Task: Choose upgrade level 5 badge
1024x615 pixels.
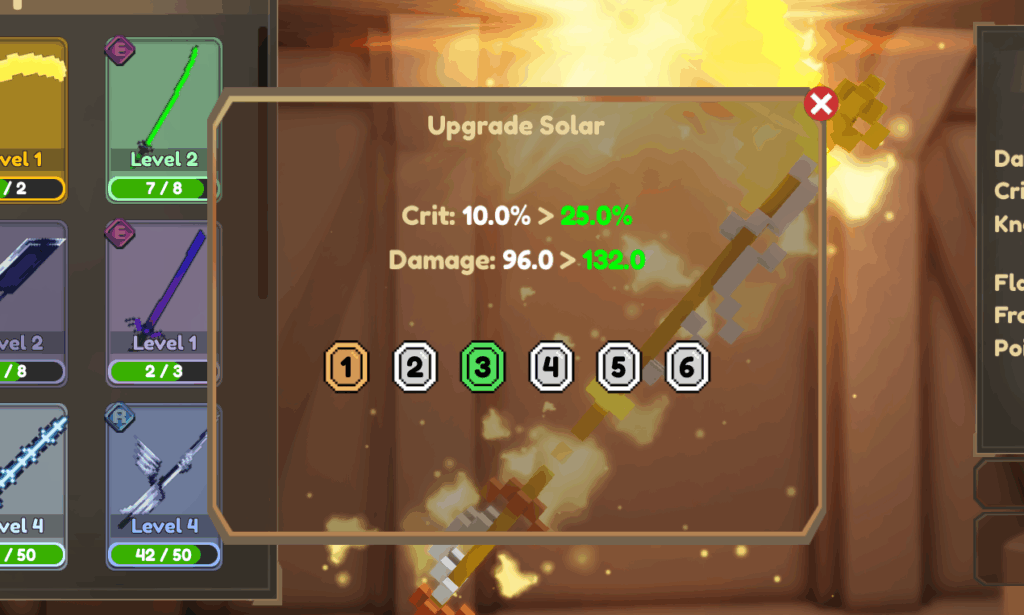Action: pyautogui.click(x=618, y=368)
